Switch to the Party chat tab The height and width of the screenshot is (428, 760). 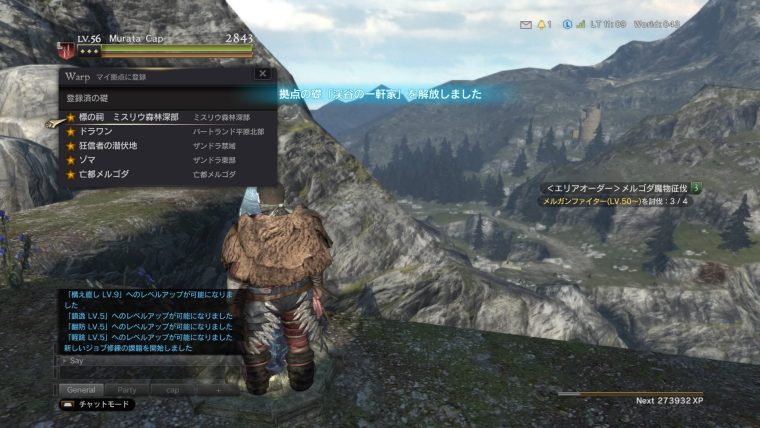click(x=127, y=390)
